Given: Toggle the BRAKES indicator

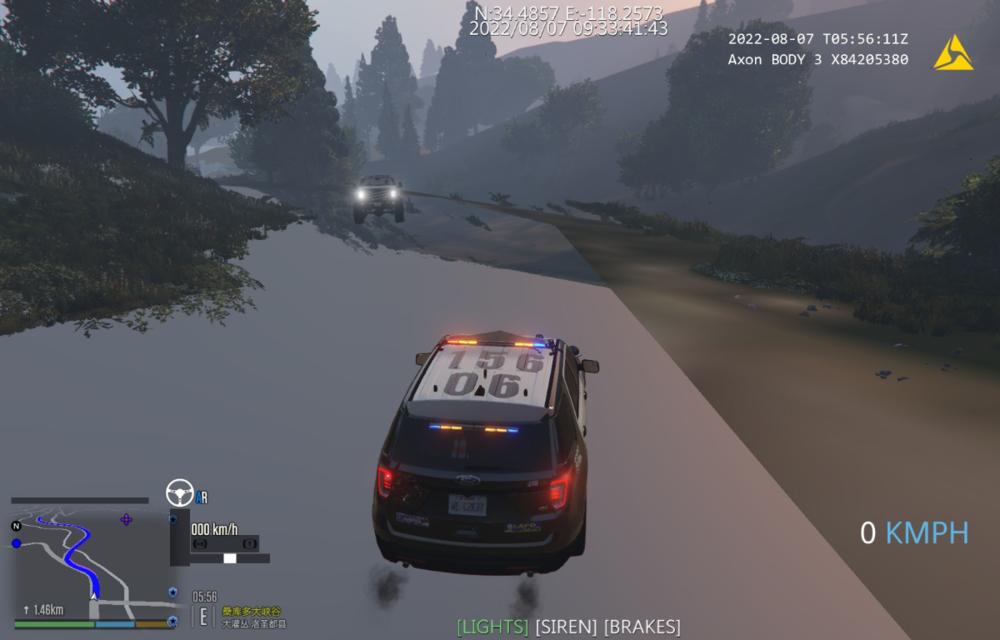Looking at the screenshot, I should pyautogui.click(x=642, y=627).
